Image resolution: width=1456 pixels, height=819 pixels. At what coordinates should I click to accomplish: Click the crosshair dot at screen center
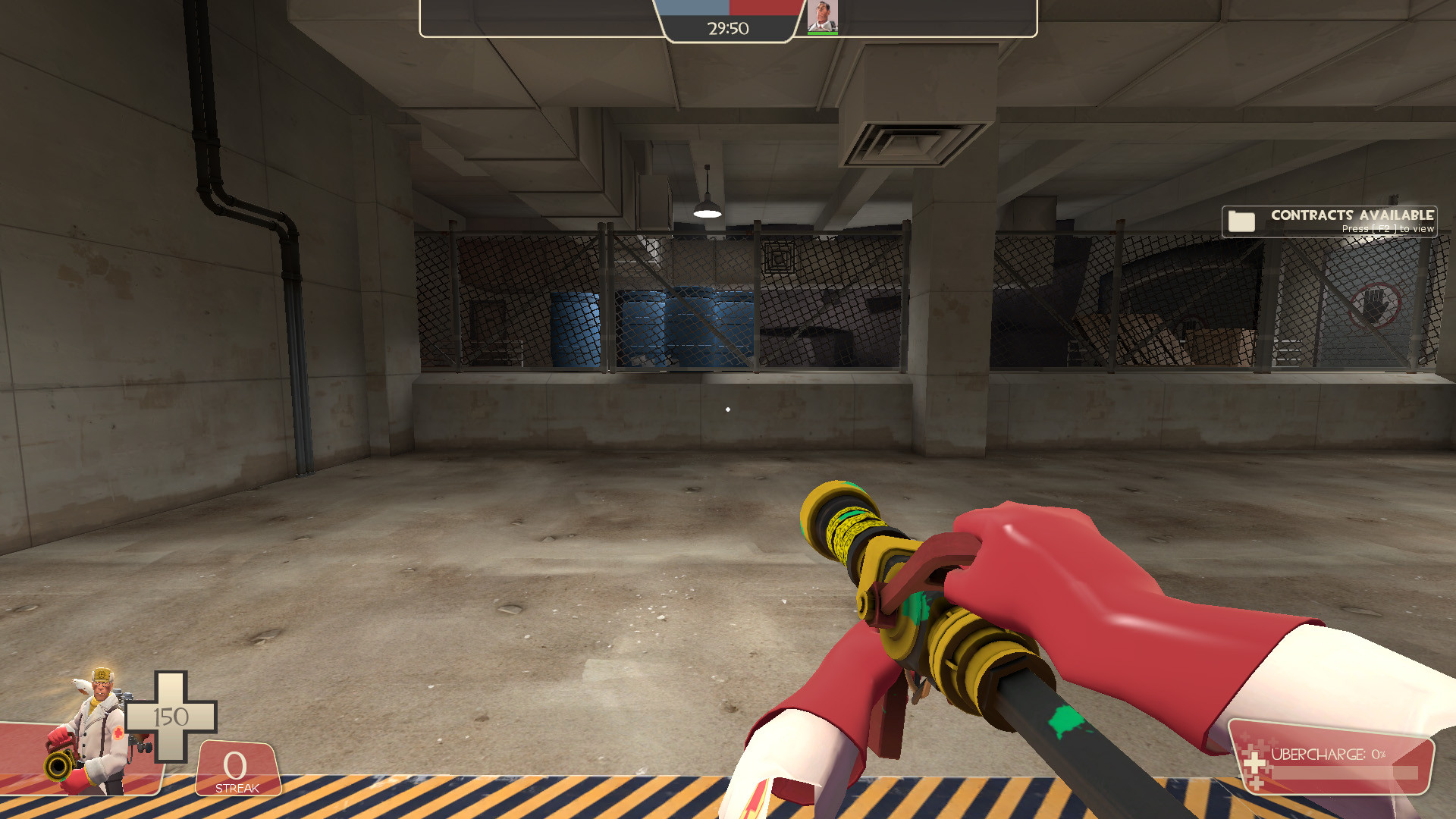click(x=728, y=408)
